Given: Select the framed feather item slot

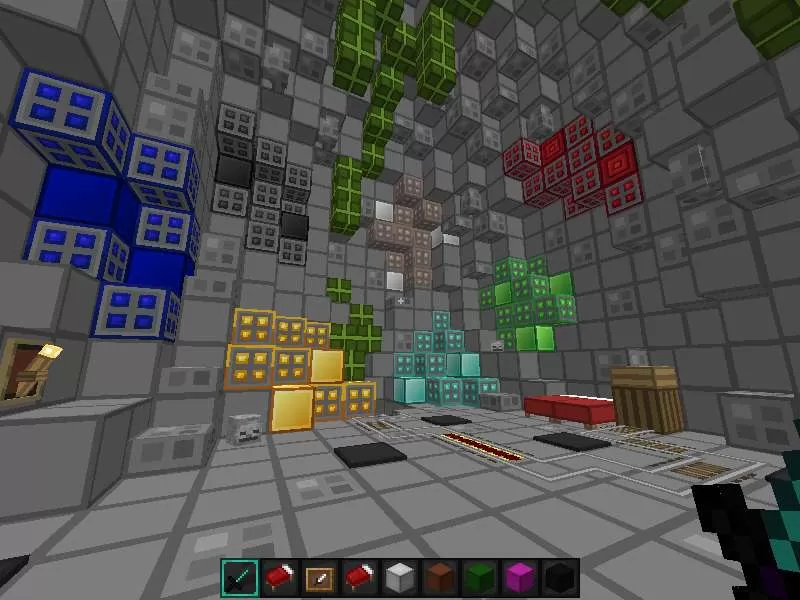Looking at the screenshot, I should 320,577.
